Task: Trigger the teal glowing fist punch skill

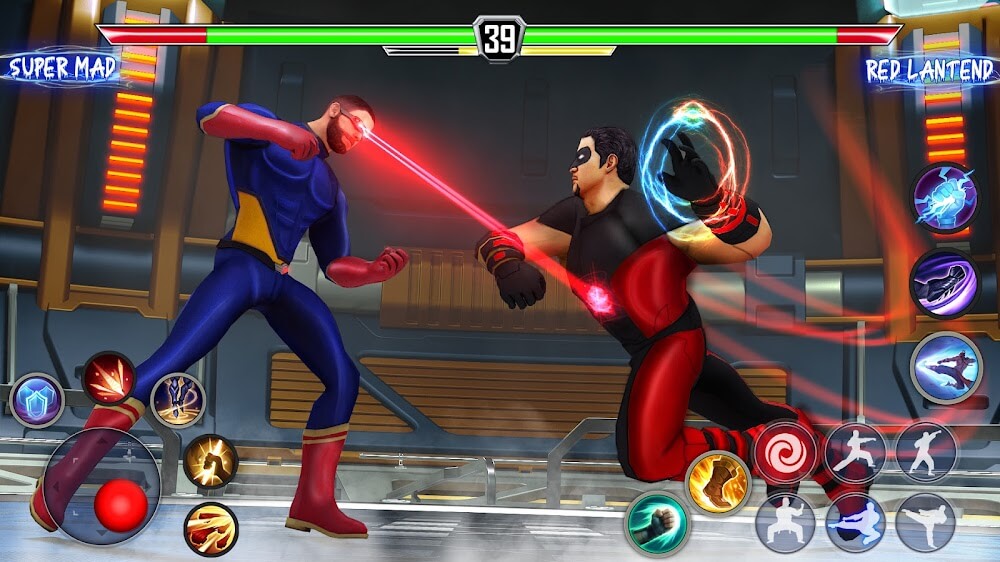Action: pos(657,523)
